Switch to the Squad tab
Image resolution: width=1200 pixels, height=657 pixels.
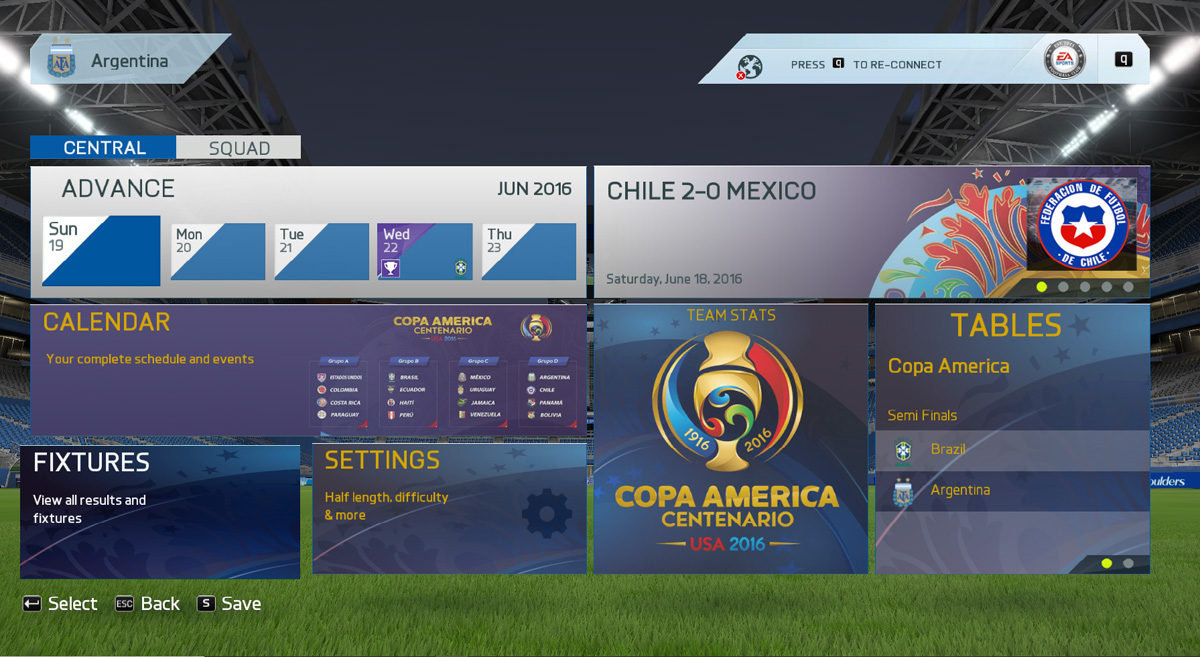coord(239,148)
